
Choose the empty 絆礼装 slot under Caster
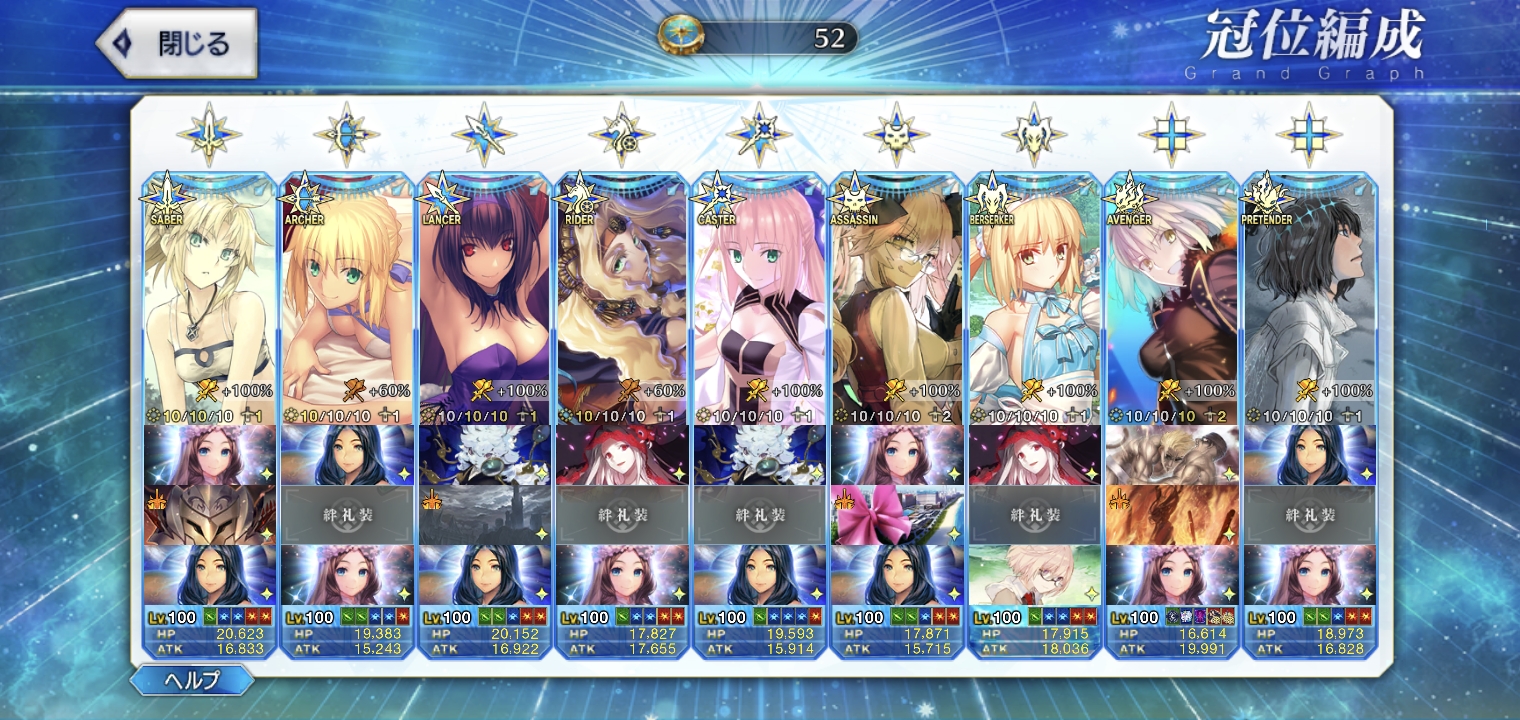759,515
